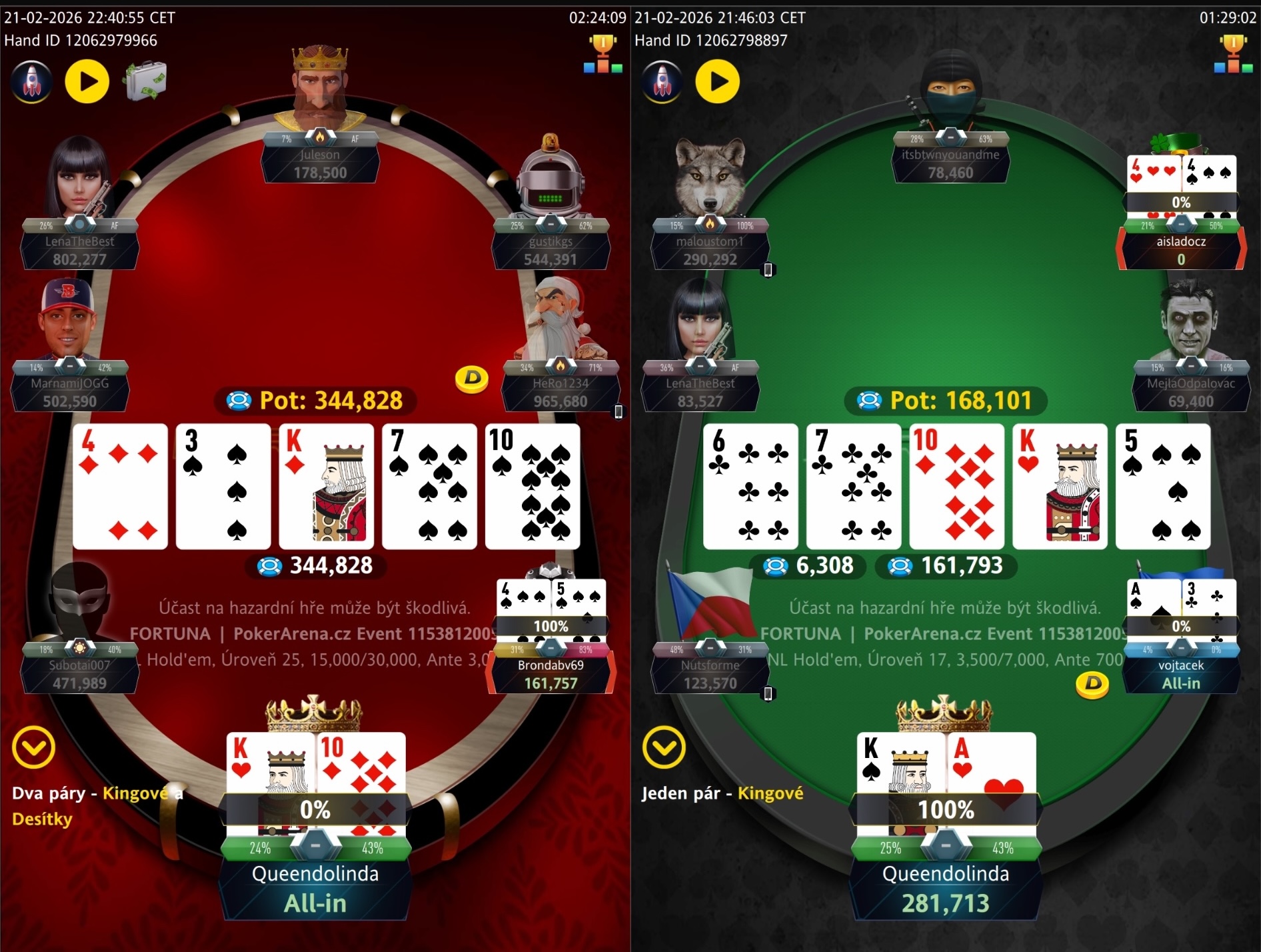Viewport: 1261px width, 952px height.
Task: Expand the yellow chevron on the green table
Action: point(664,747)
